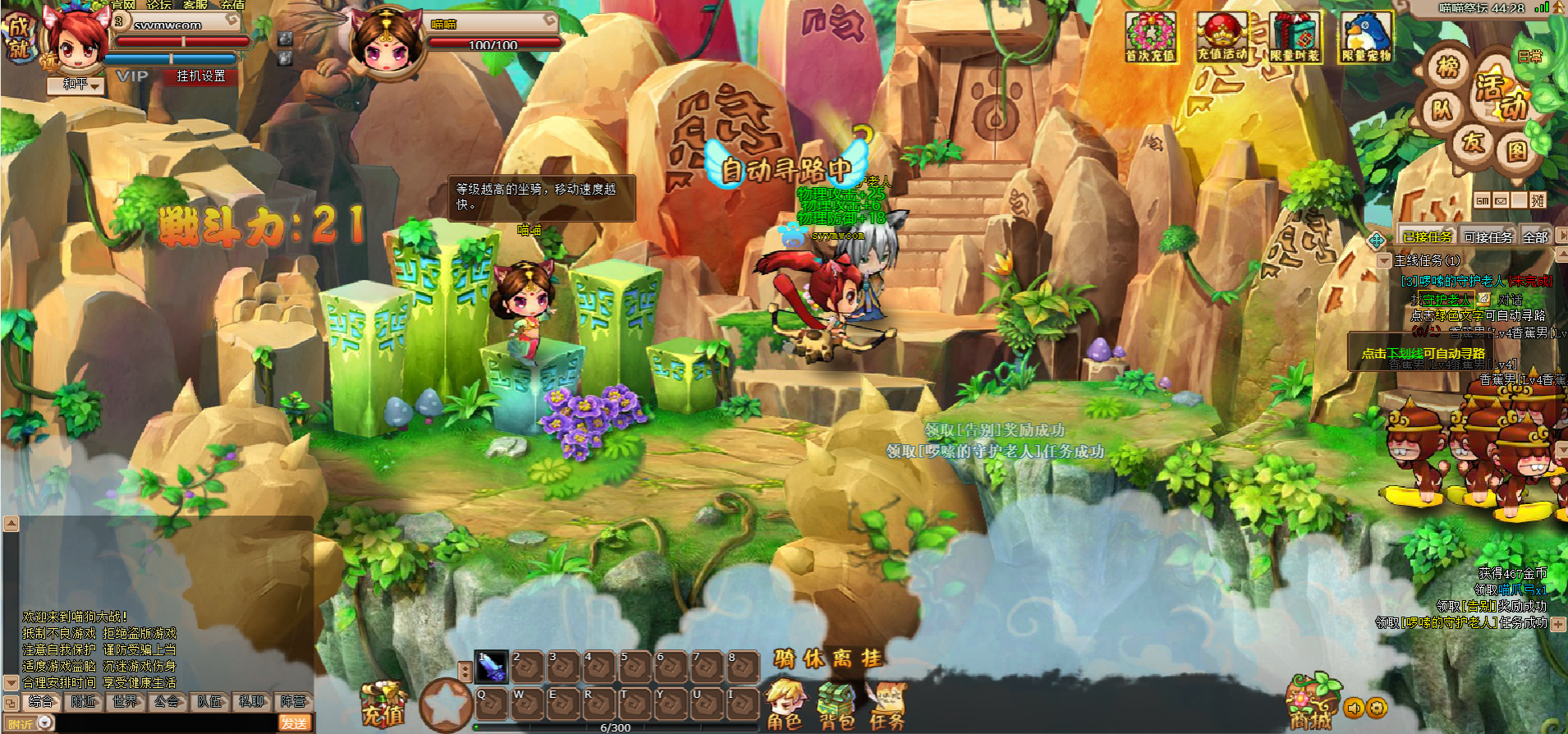Switch chat to the 世界 tab
1568x734 pixels.
[126, 702]
